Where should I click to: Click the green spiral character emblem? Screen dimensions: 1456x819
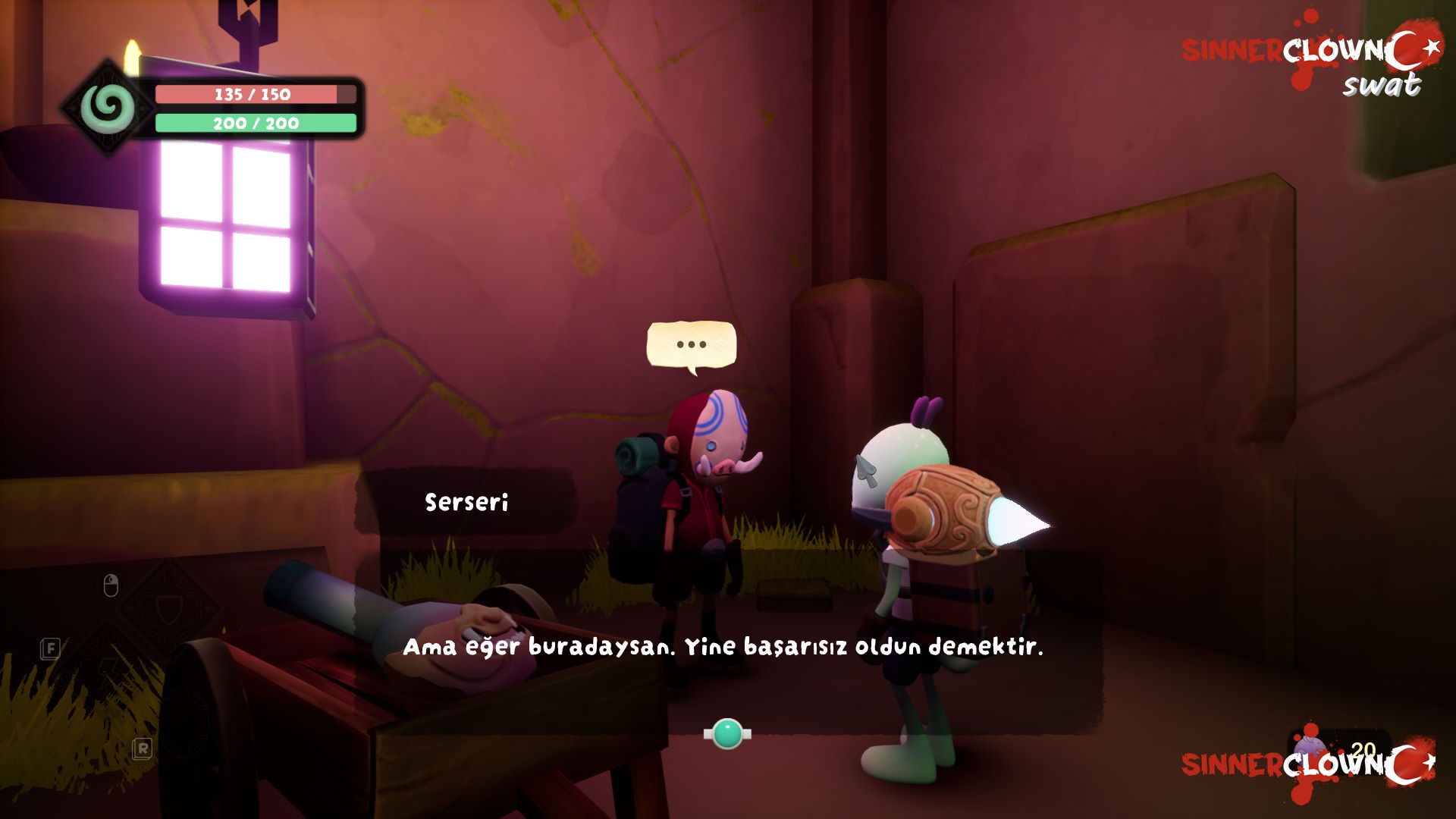click(108, 108)
